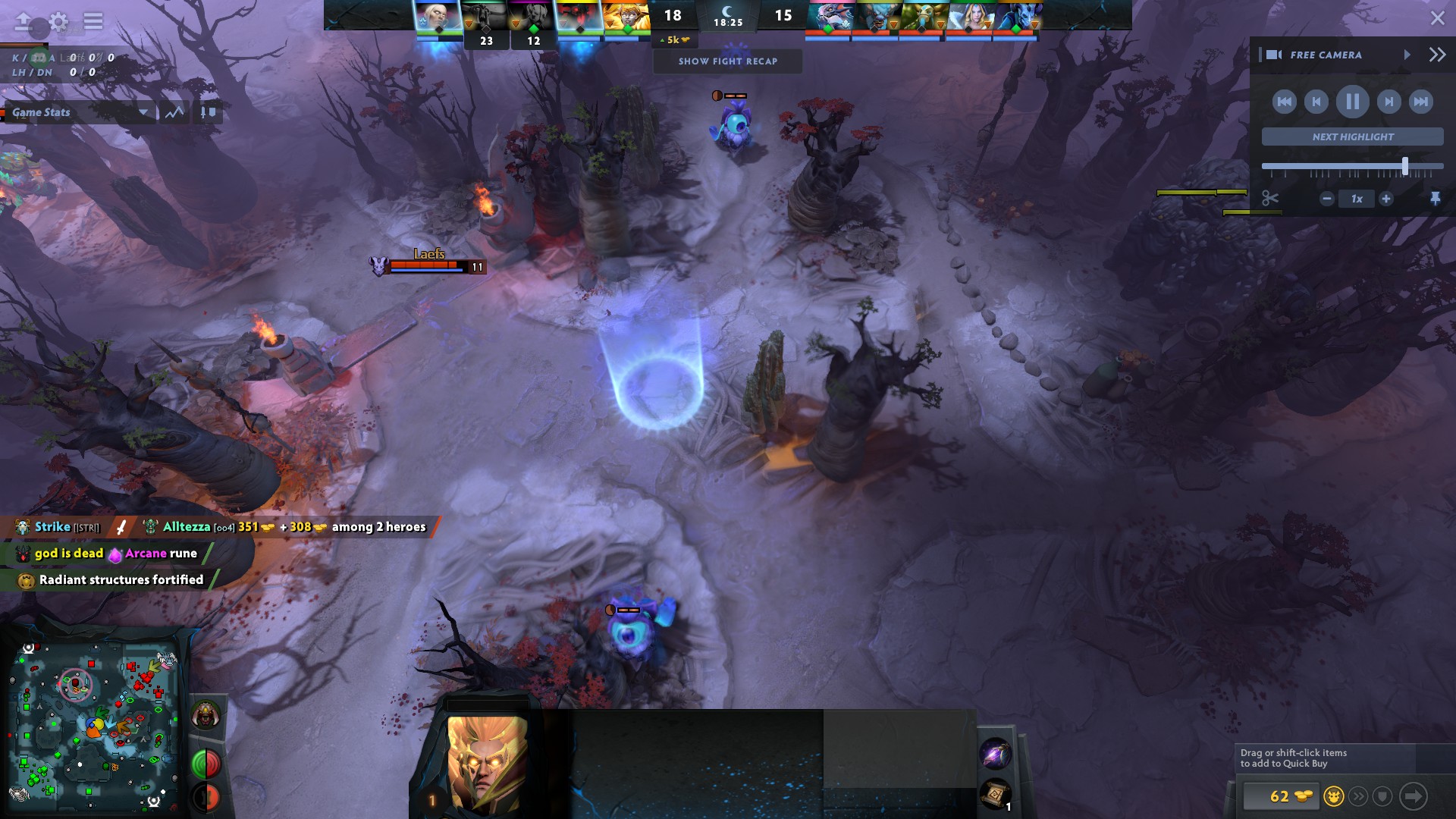
Task: Click the share/upload replay icon
Action: [23, 21]
